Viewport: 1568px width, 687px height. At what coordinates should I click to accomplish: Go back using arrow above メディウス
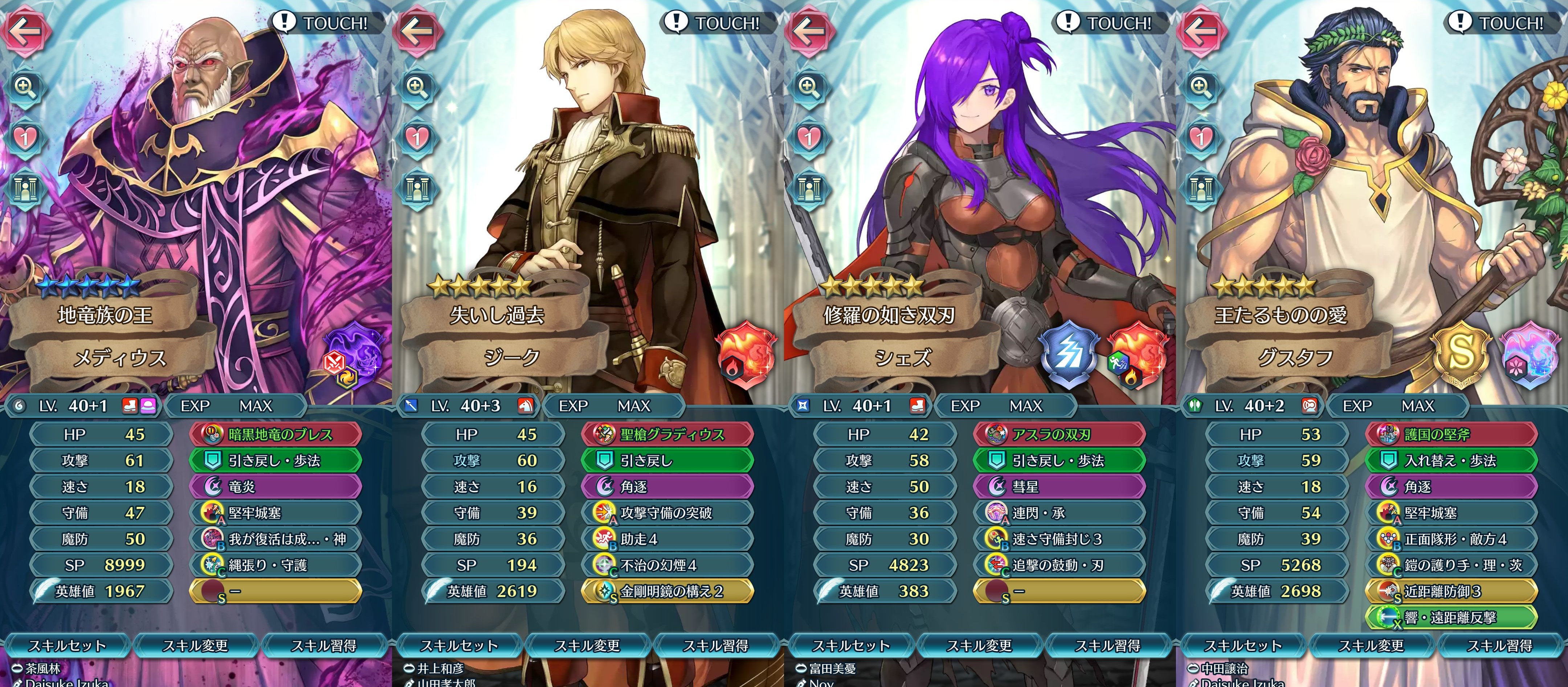coord(24,29)
